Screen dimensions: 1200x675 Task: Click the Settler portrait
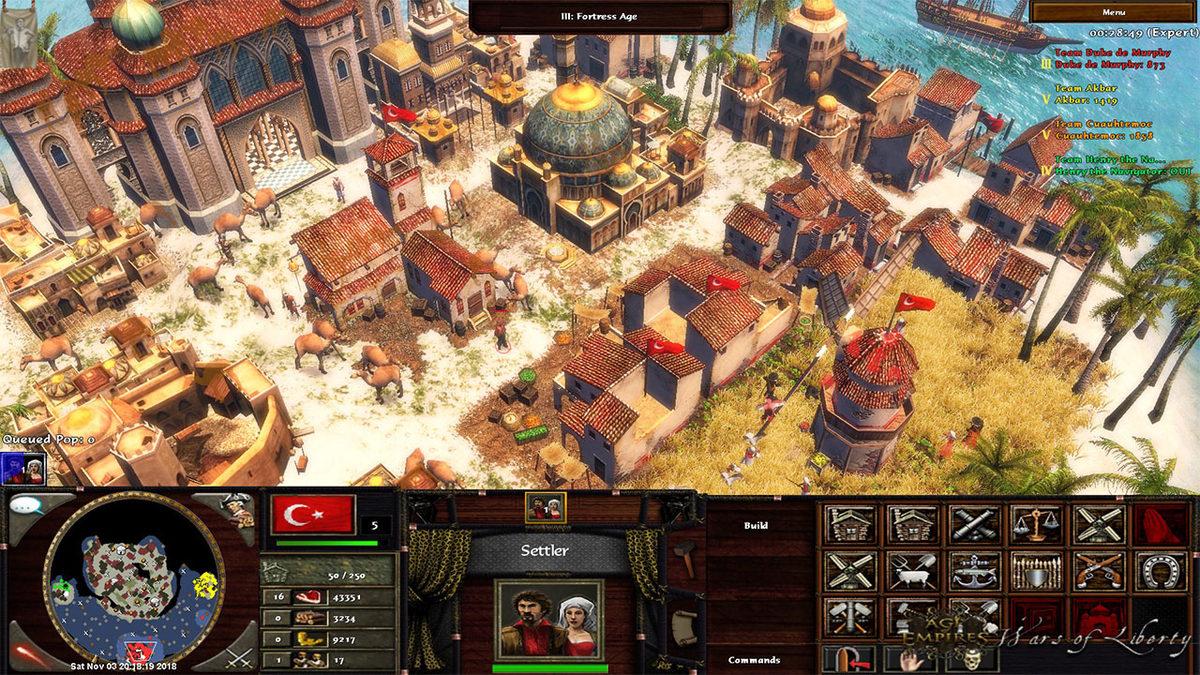tap(548, 619)
